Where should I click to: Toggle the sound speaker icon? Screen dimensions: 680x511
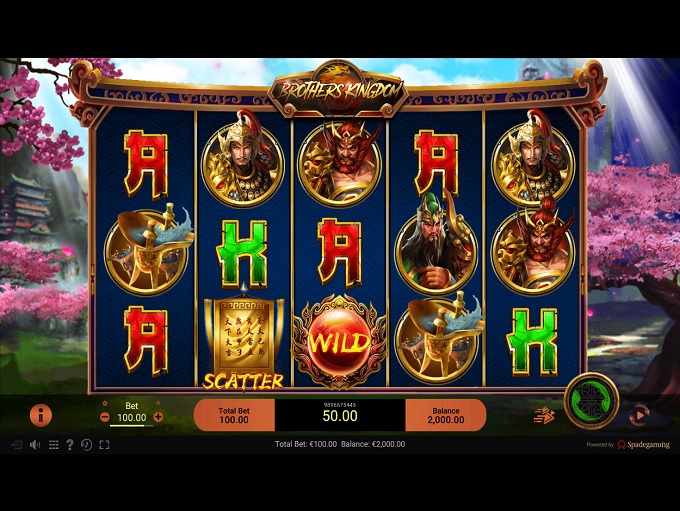(34, 444)
